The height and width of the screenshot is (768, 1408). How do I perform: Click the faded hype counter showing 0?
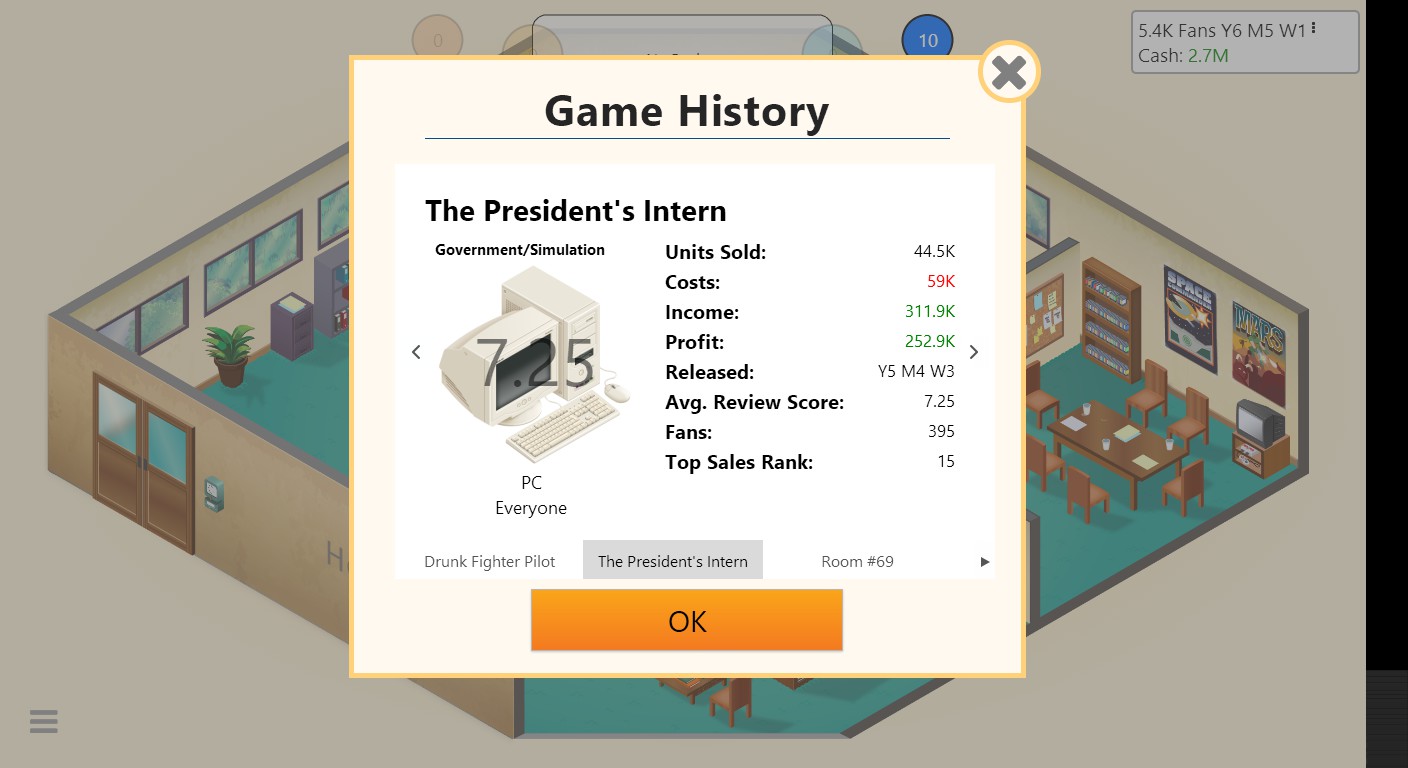[x=437, y=39]
